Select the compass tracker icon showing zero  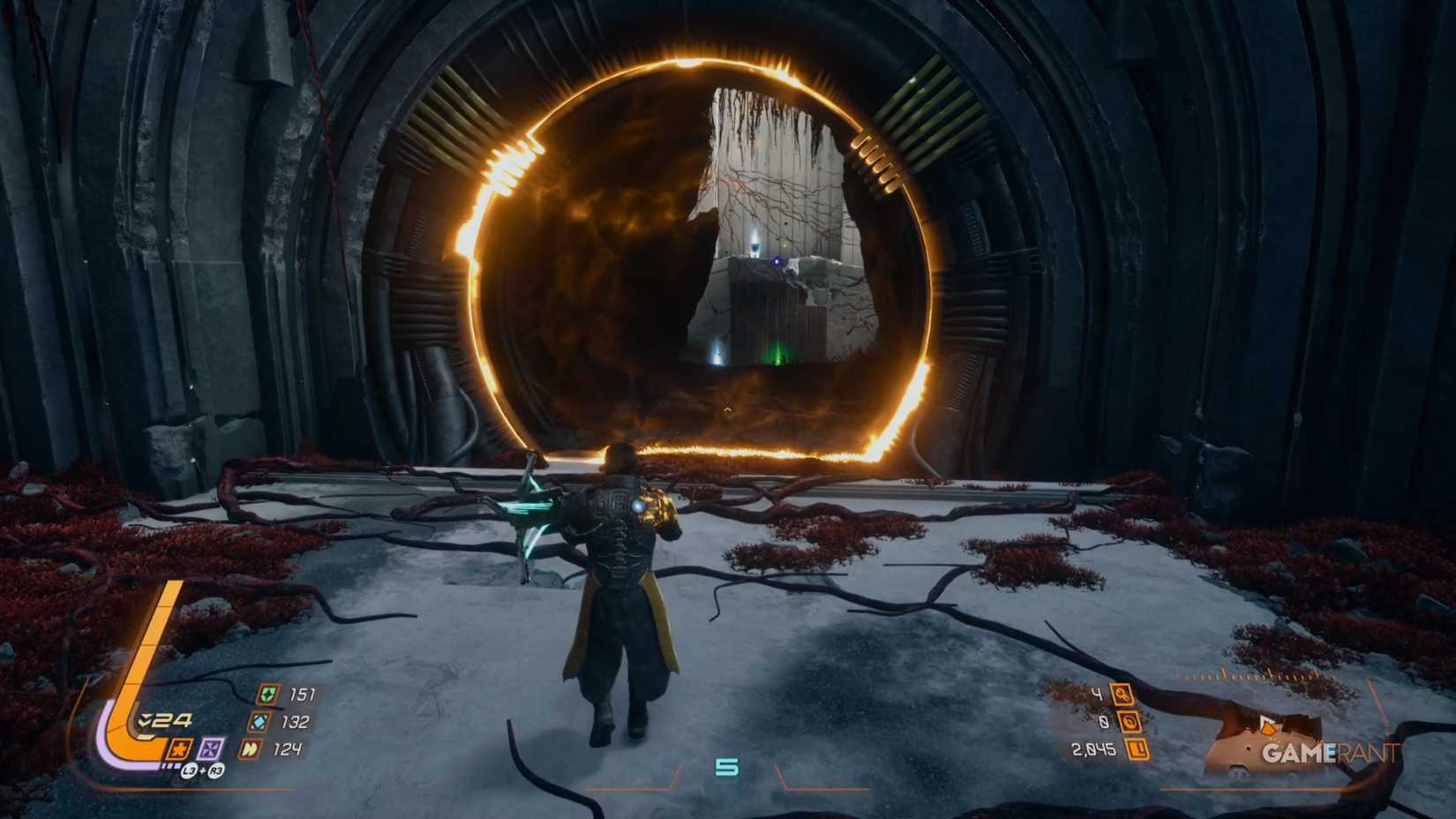pos(1130,722)
